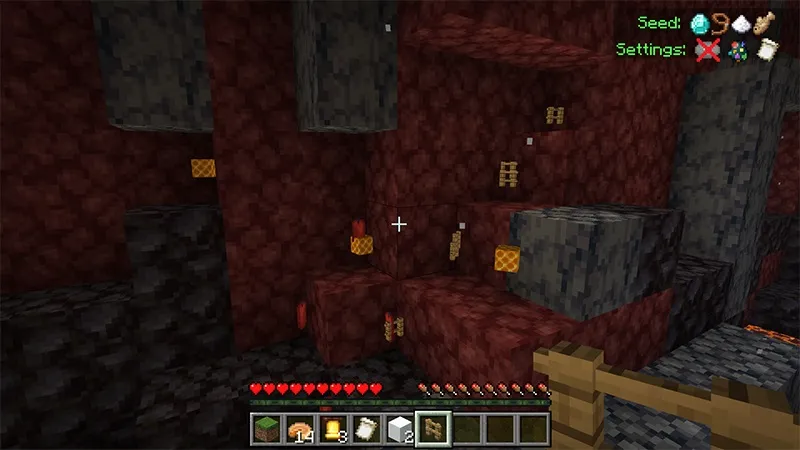Select the ladder hotbar slot
Viewport: 800px width, 450px height.
coord(433,429)
